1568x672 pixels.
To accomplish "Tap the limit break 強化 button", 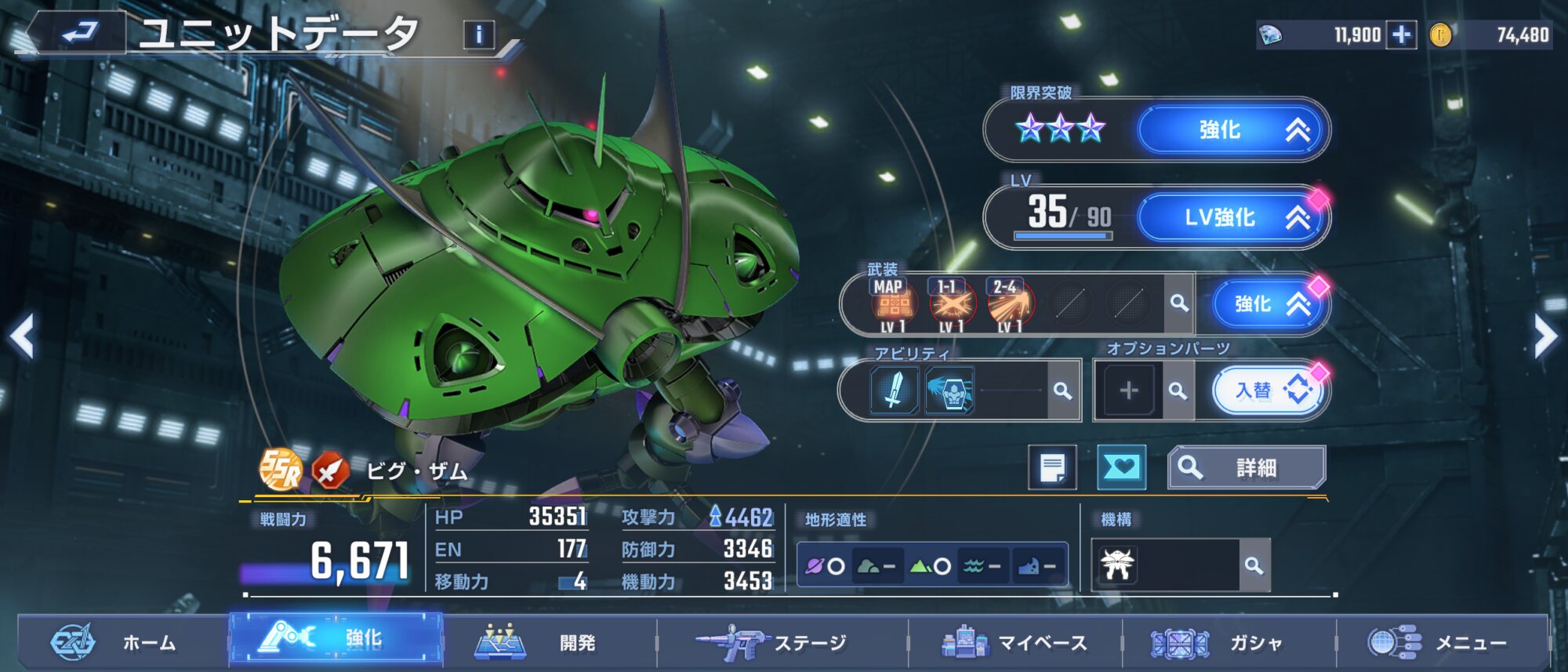I will coord(1232,130).
